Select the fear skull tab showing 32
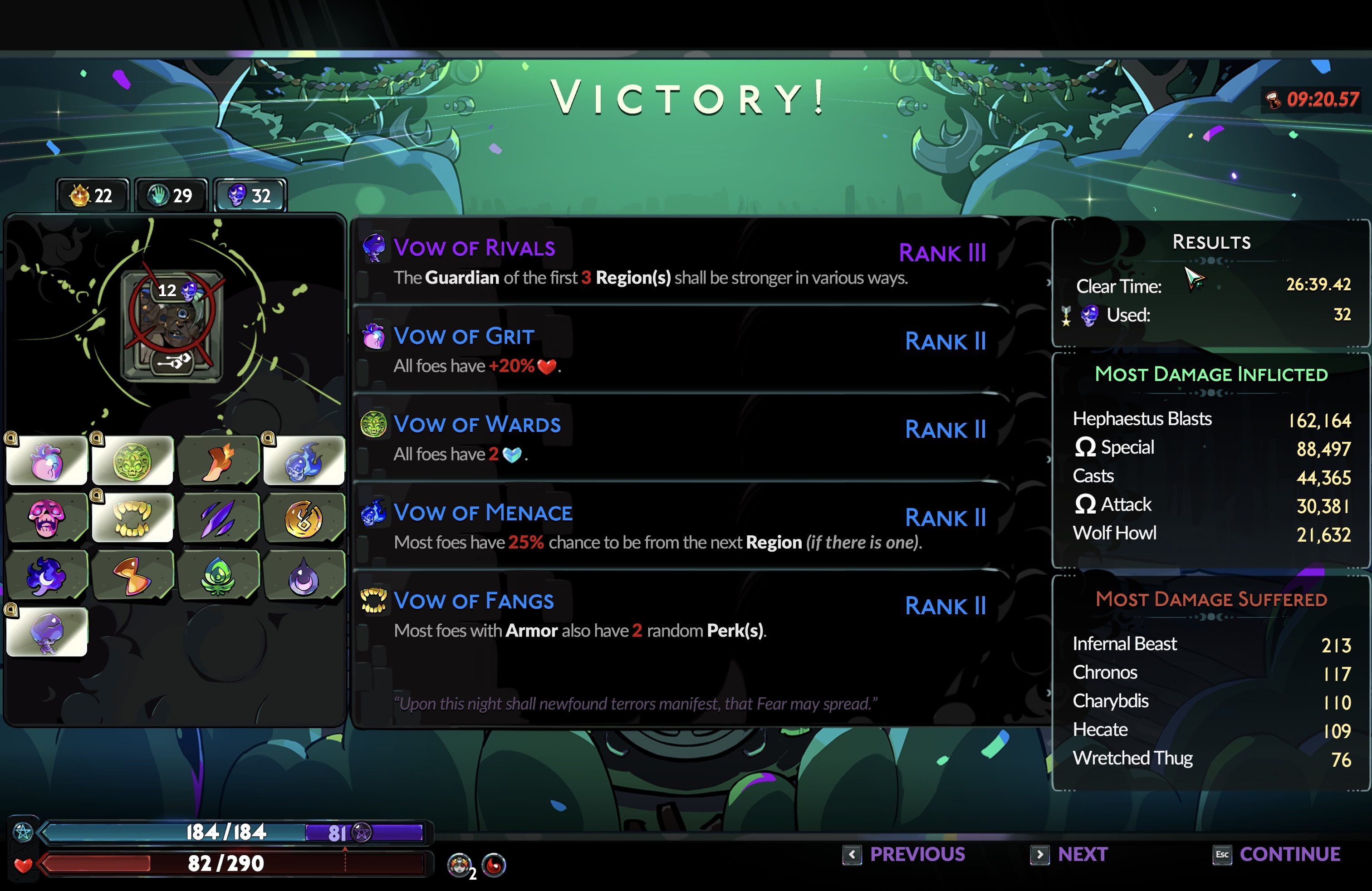The height and width of the screenshot is (891, 1372). [x=250, y=196]
